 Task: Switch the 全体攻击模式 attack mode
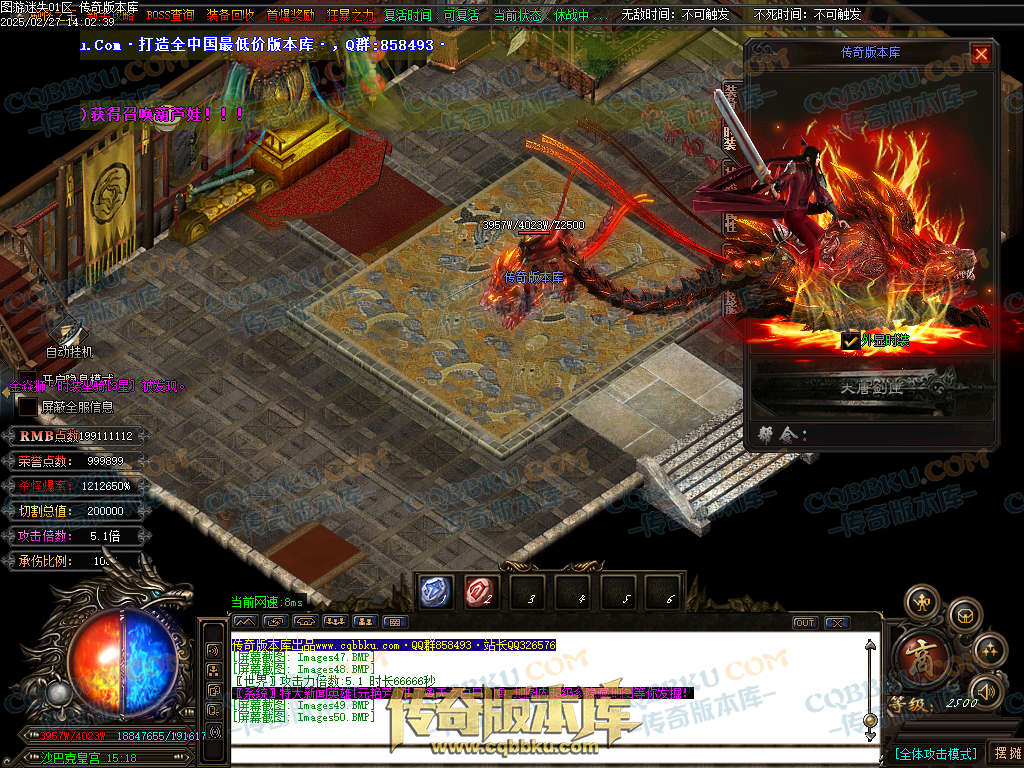coord(935,753)
